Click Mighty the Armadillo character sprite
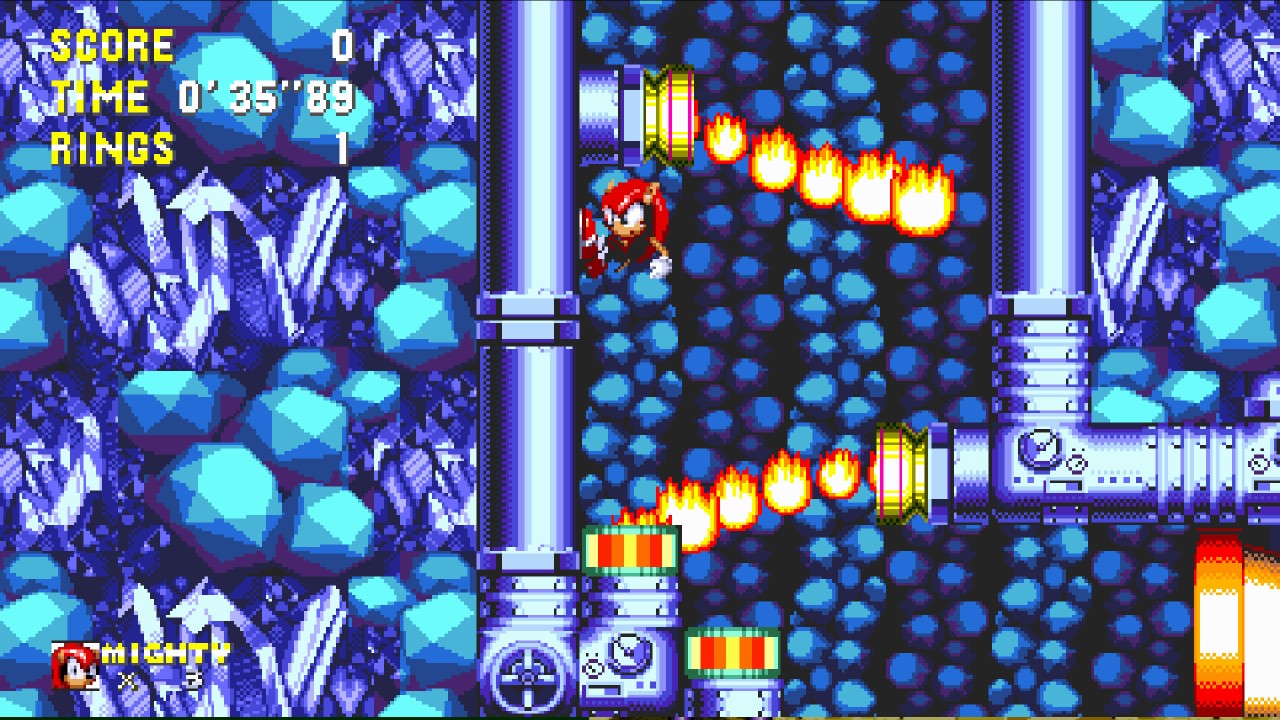 (625, 230)
